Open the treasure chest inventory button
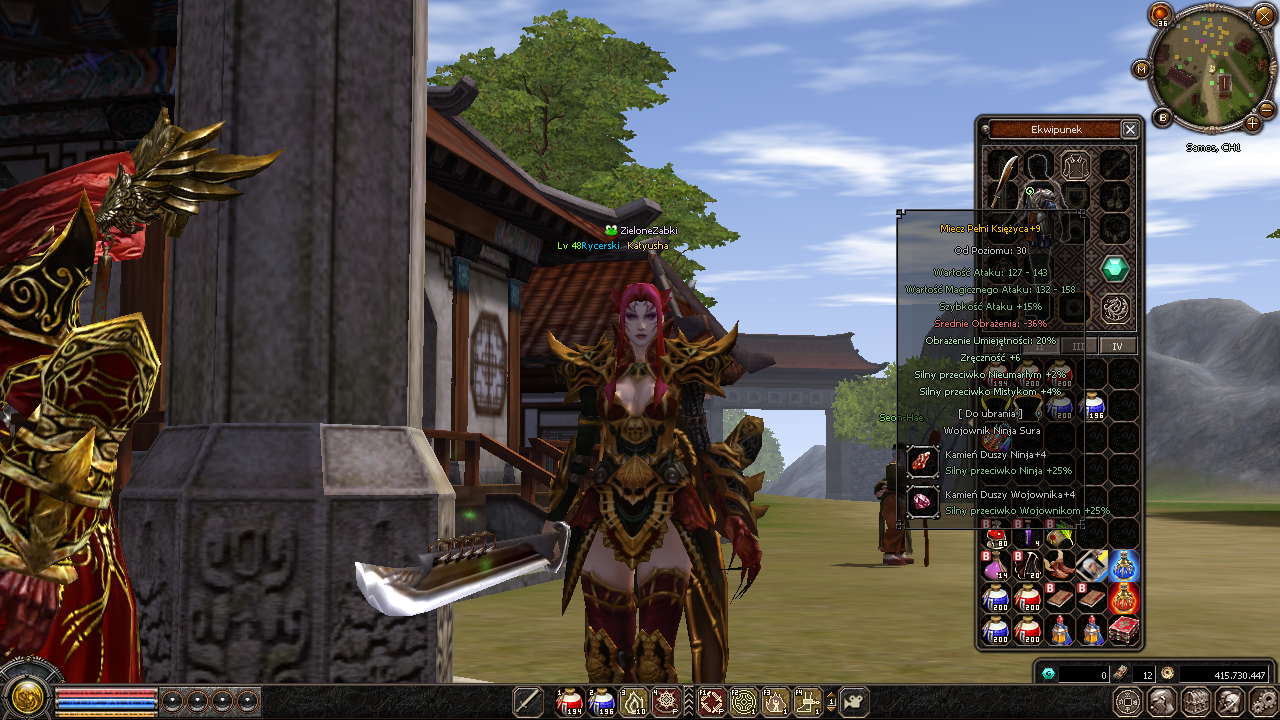The image size is (1280, 720). [1196, 701]
